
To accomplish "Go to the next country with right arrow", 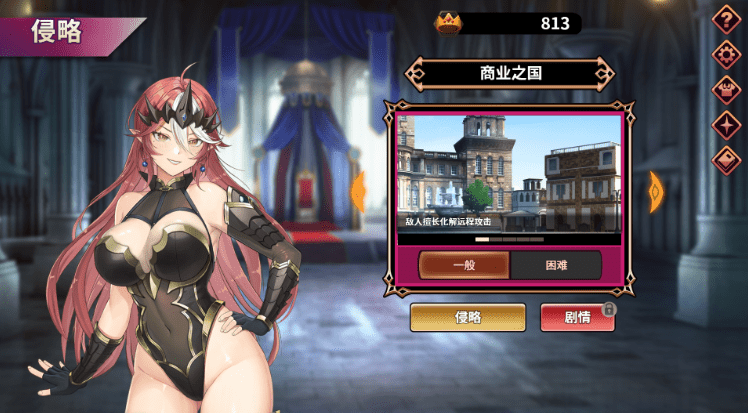I will click(656, 191).
